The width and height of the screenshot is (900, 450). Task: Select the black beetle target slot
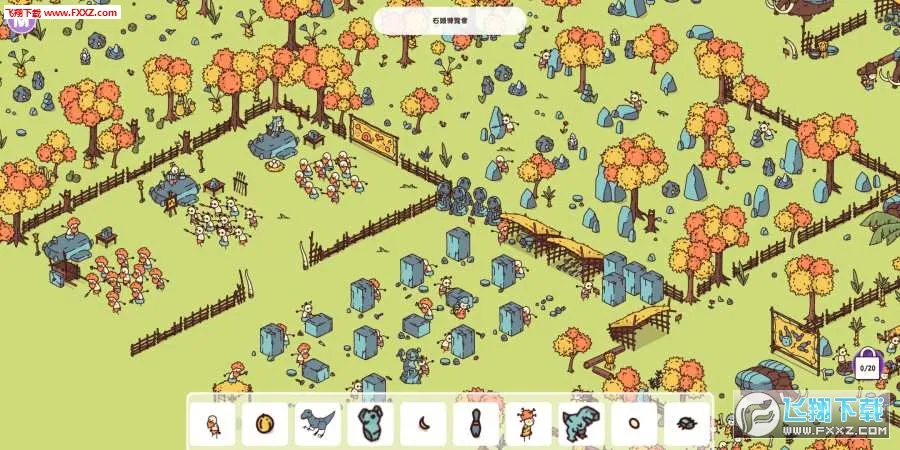pos(686,423)
